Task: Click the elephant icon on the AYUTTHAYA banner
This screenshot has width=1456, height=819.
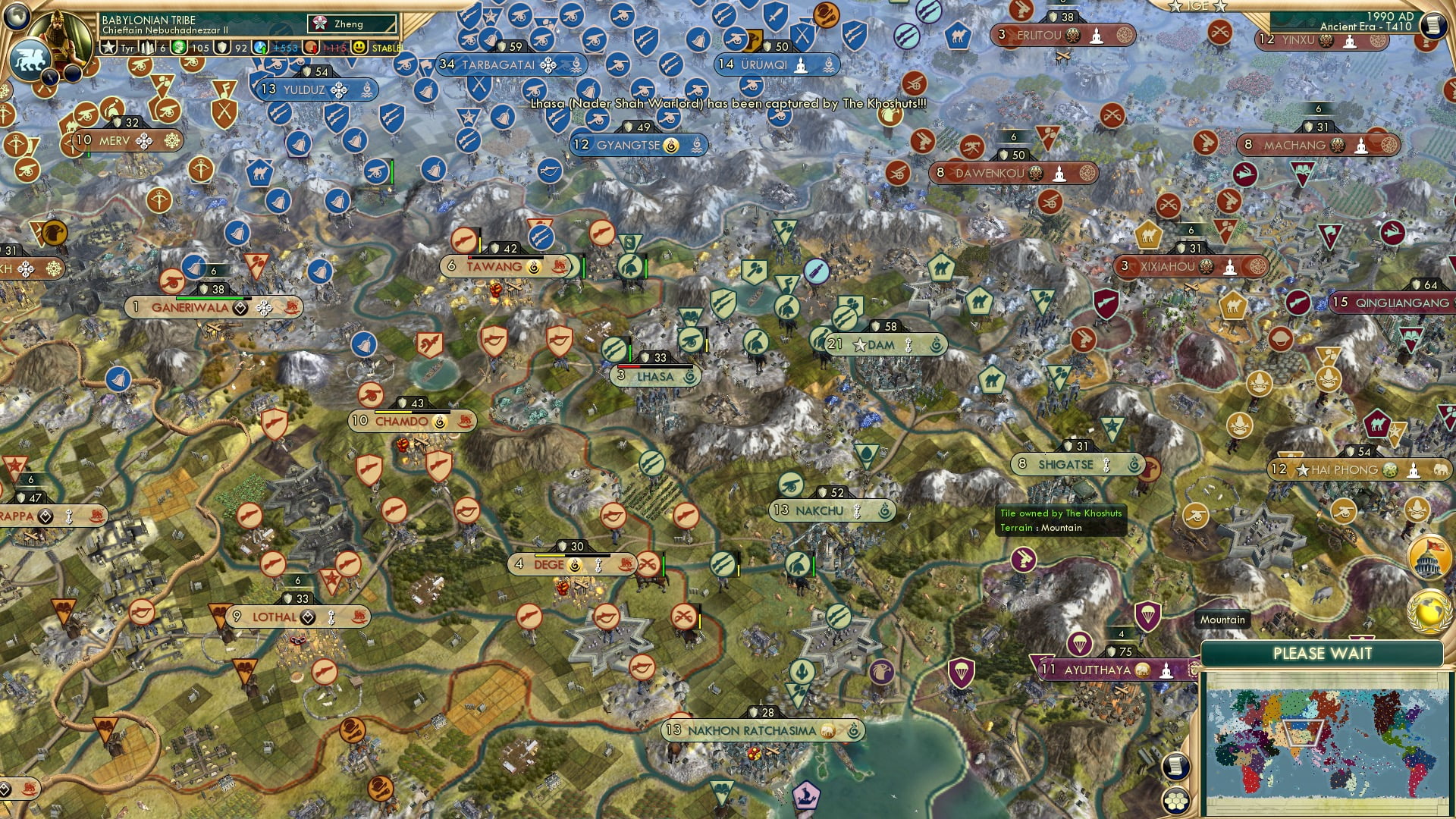Action: 1141,670
